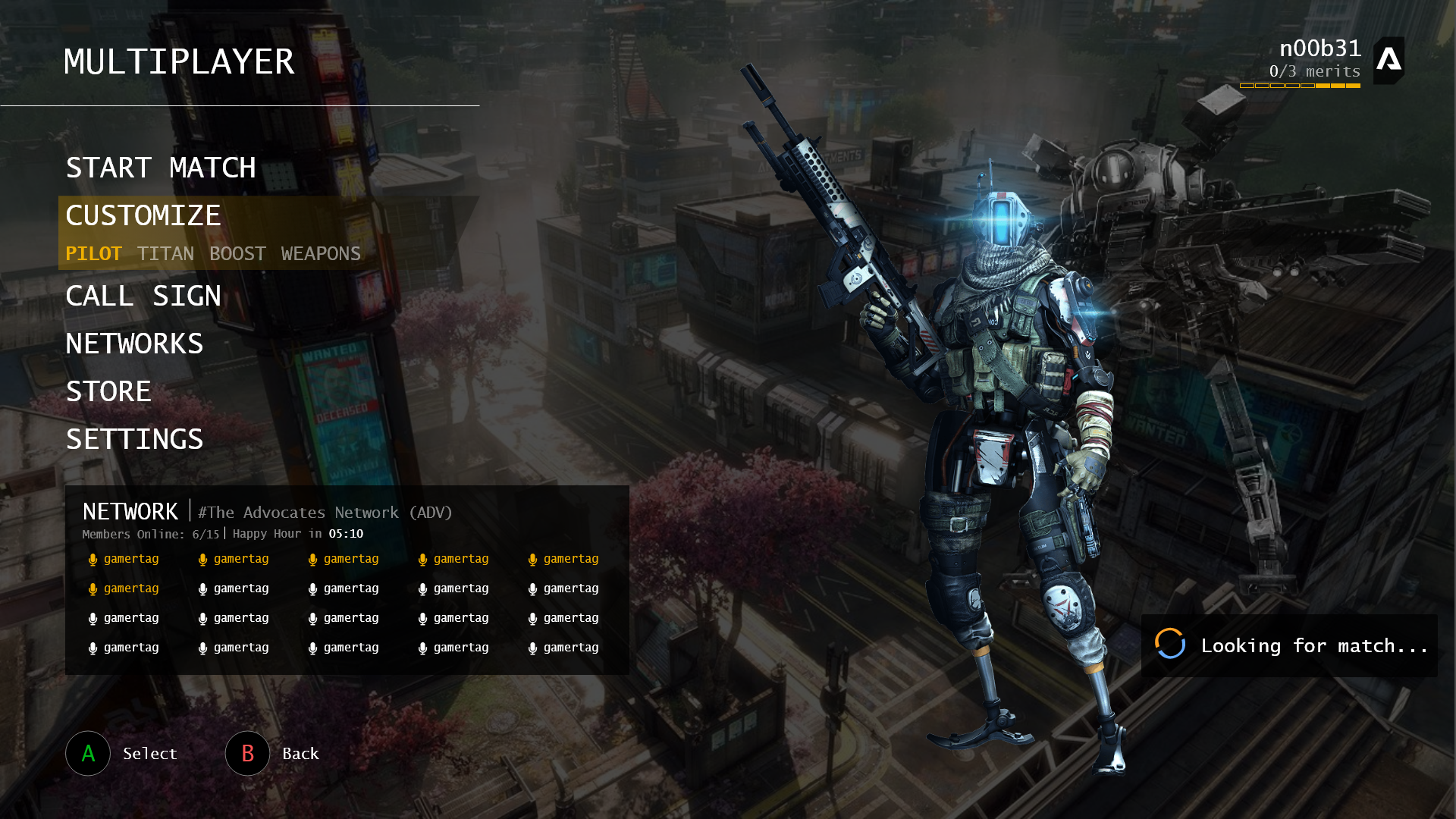
Task: Enter the NETWORKS menu
Action: tap(134, 344)
